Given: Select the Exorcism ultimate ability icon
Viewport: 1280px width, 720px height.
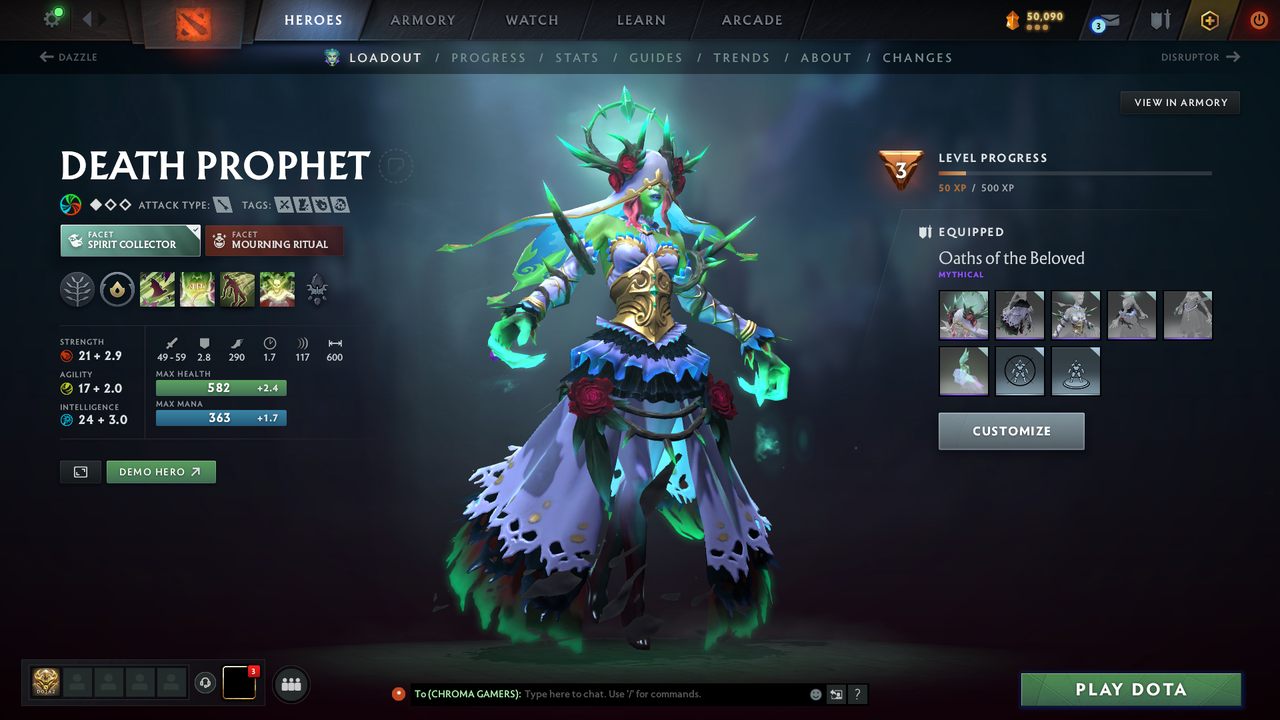Looking at the screenshot, I should 277,289.
